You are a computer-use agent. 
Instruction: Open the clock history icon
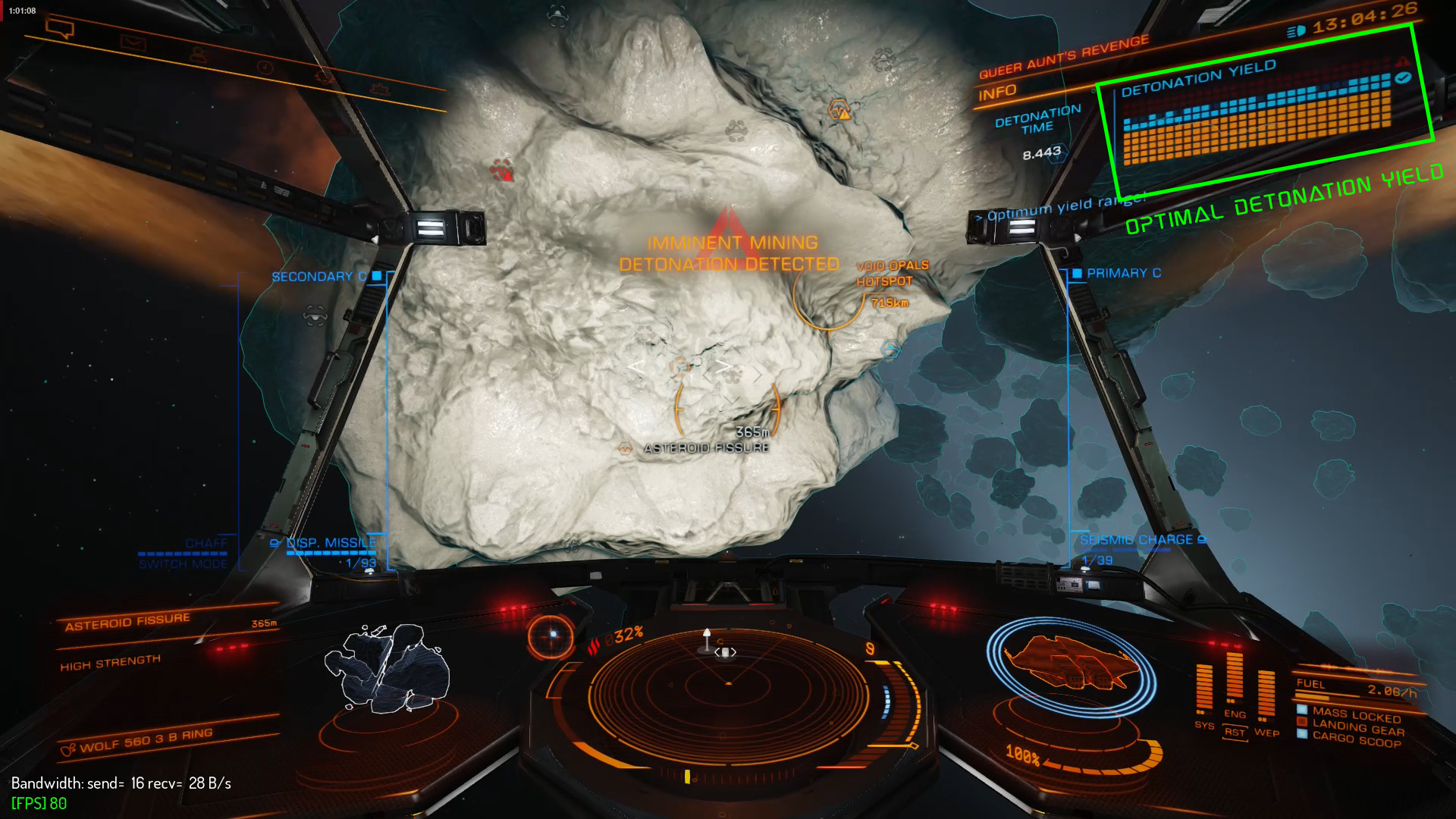click(x=264, y=67)
